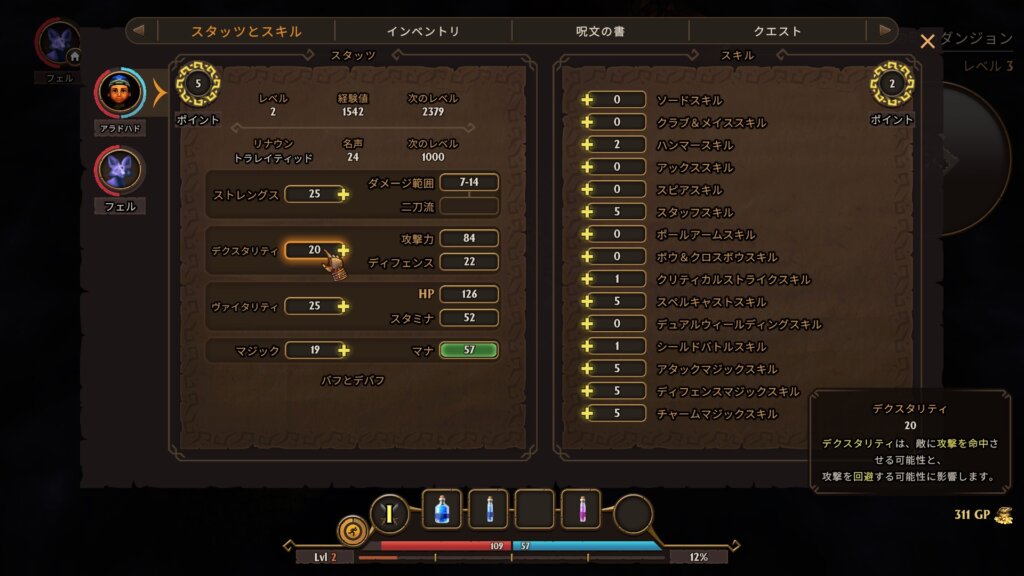The width and height of the screenshot is (1024, 576).
Task: Raise ヴァイタリティ by one point
Action: coord(343,306)
